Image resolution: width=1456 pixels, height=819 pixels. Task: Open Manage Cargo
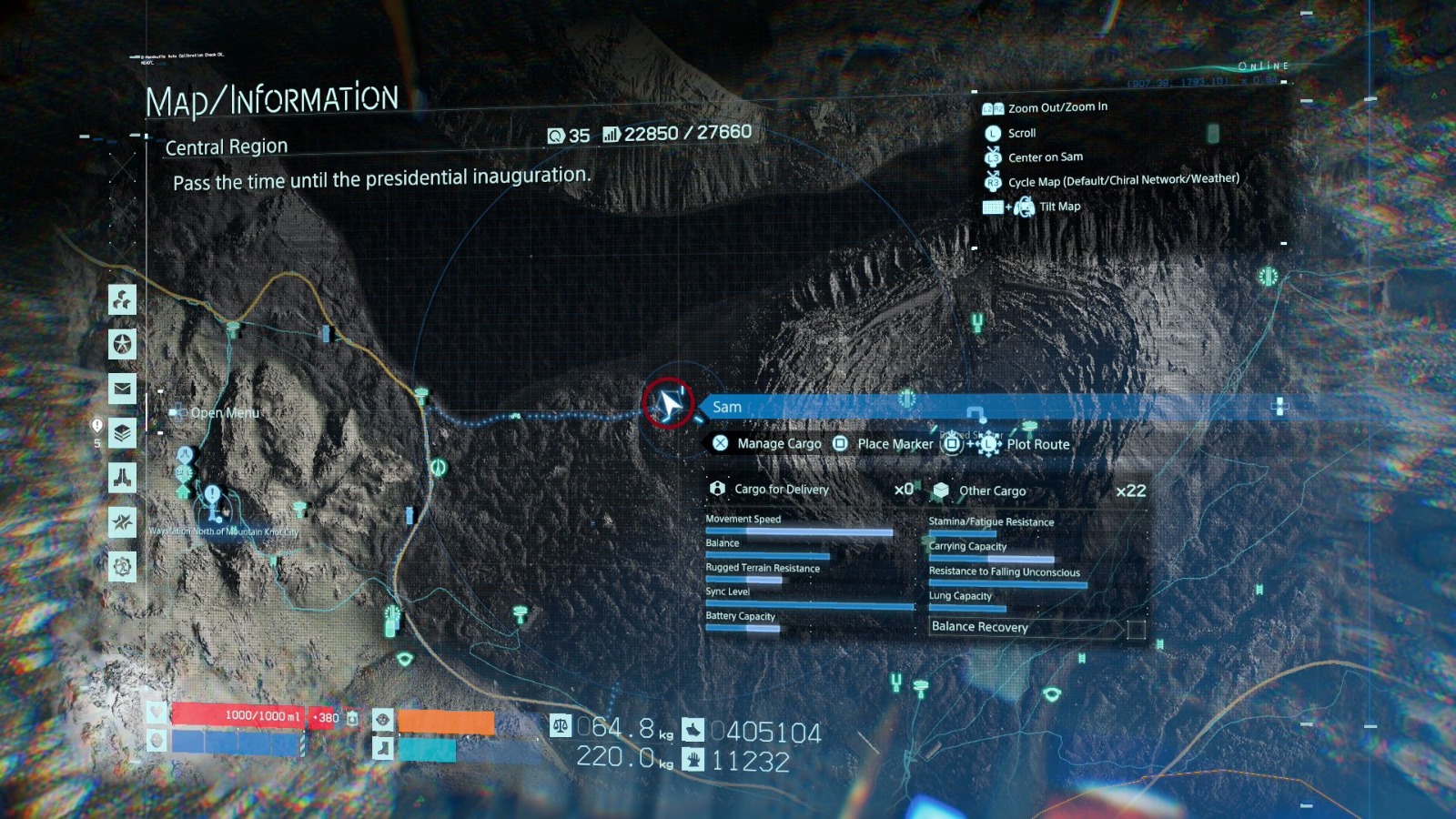[x=778, y=444]
